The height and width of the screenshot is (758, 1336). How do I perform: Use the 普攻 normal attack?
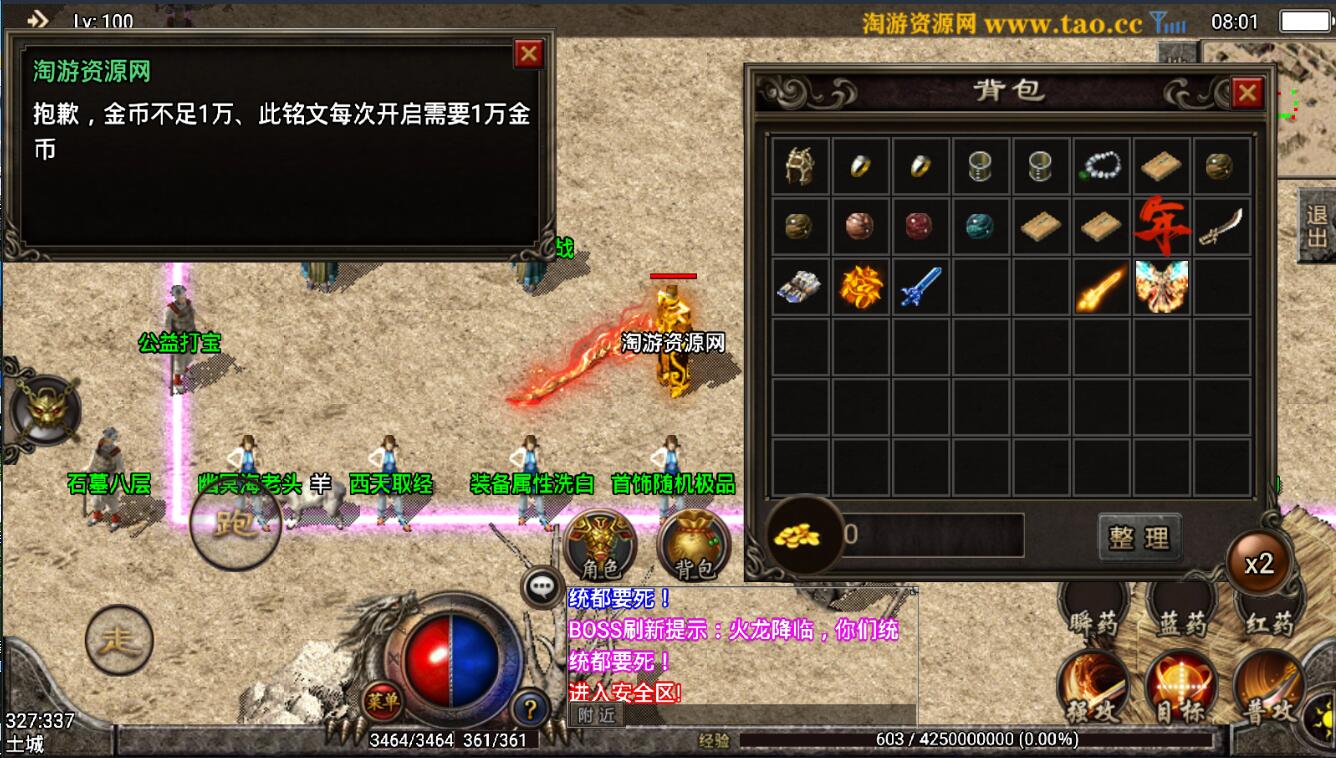(x=1268, y=688)
